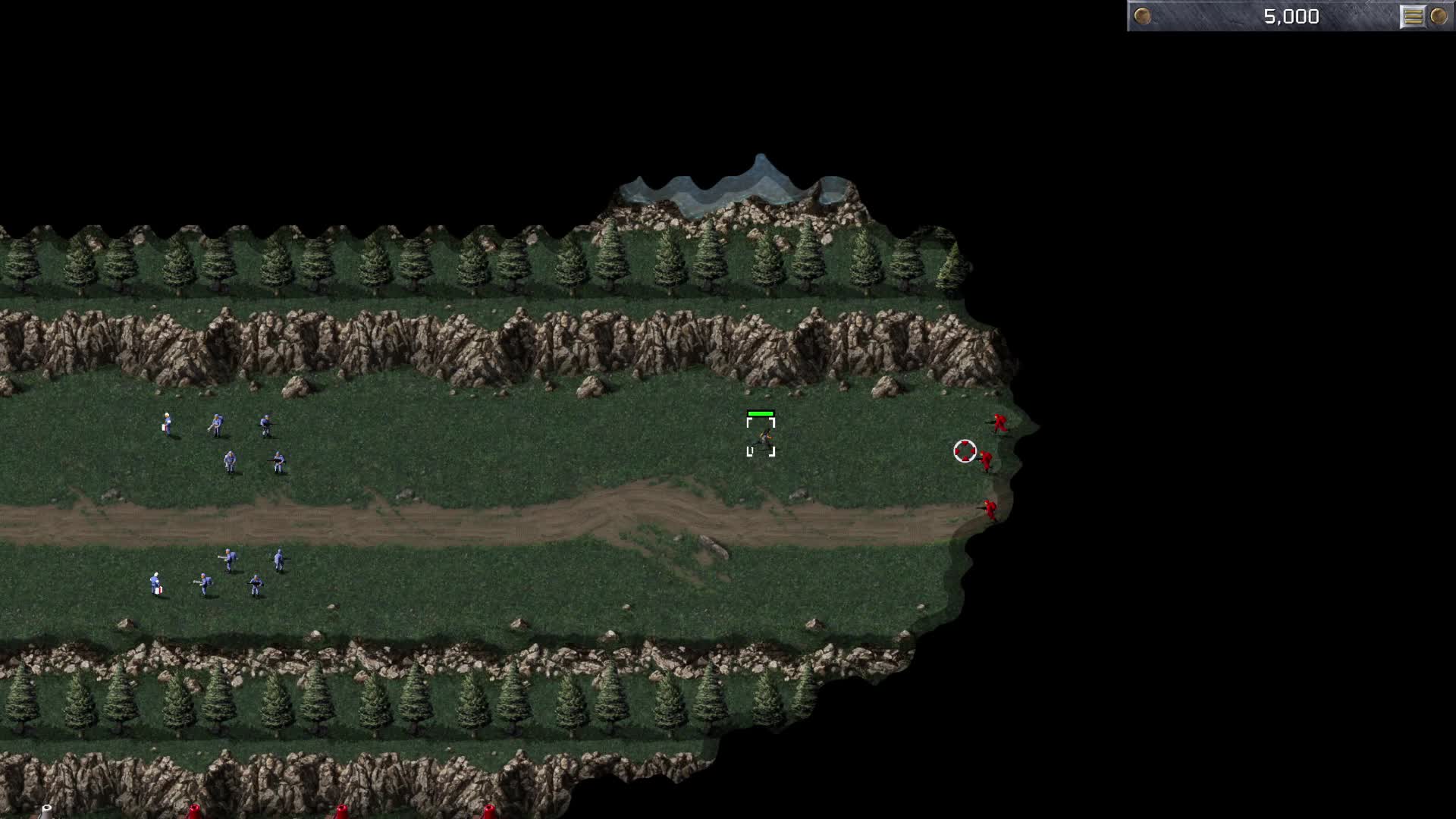This screenshot has width=1456, height=819.
Task: Target the red enemy infantry near the map edge
Action: point(999,423)
